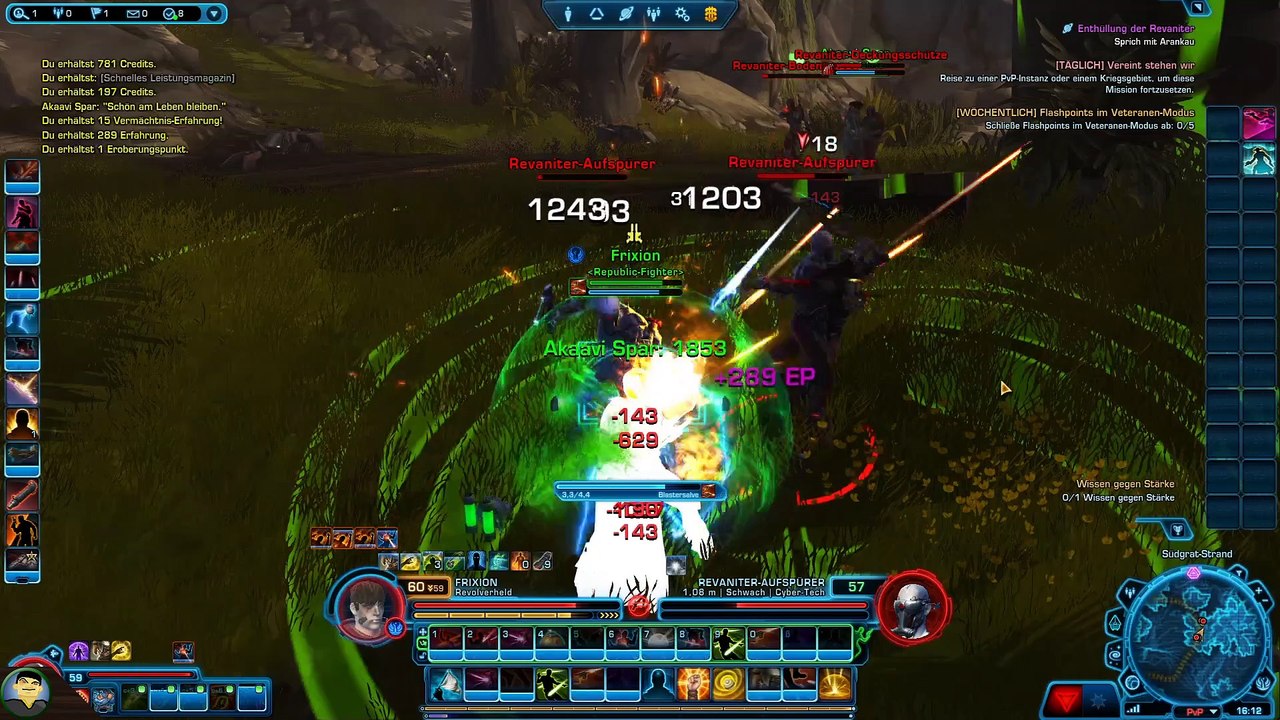Image resolution: width=1280 pixels, height=720 pixels.
Task: Select the companion portrait at bottom left
Action: pos(26,688)
